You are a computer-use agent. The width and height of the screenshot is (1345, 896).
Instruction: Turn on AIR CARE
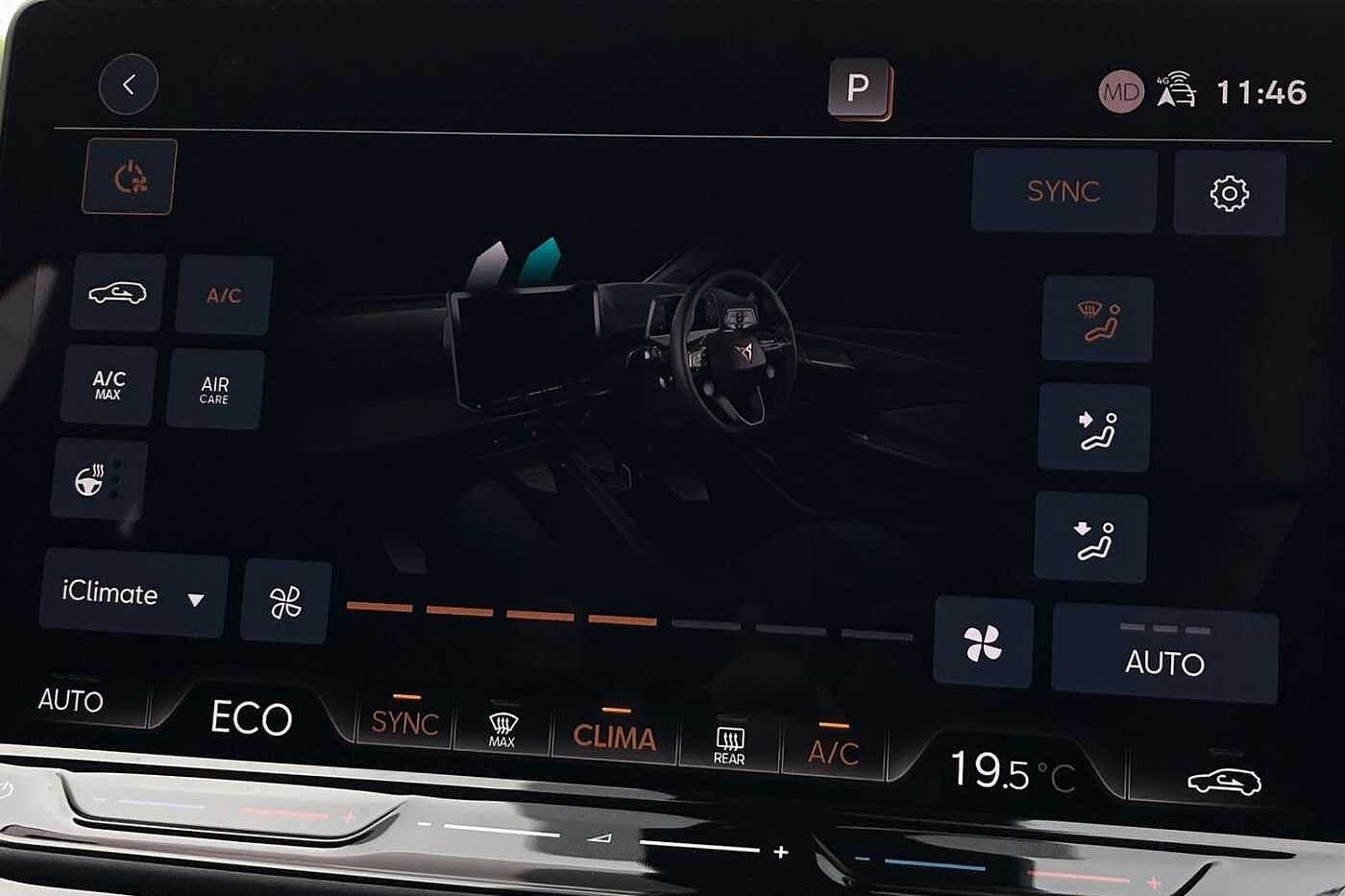point(214,389)
